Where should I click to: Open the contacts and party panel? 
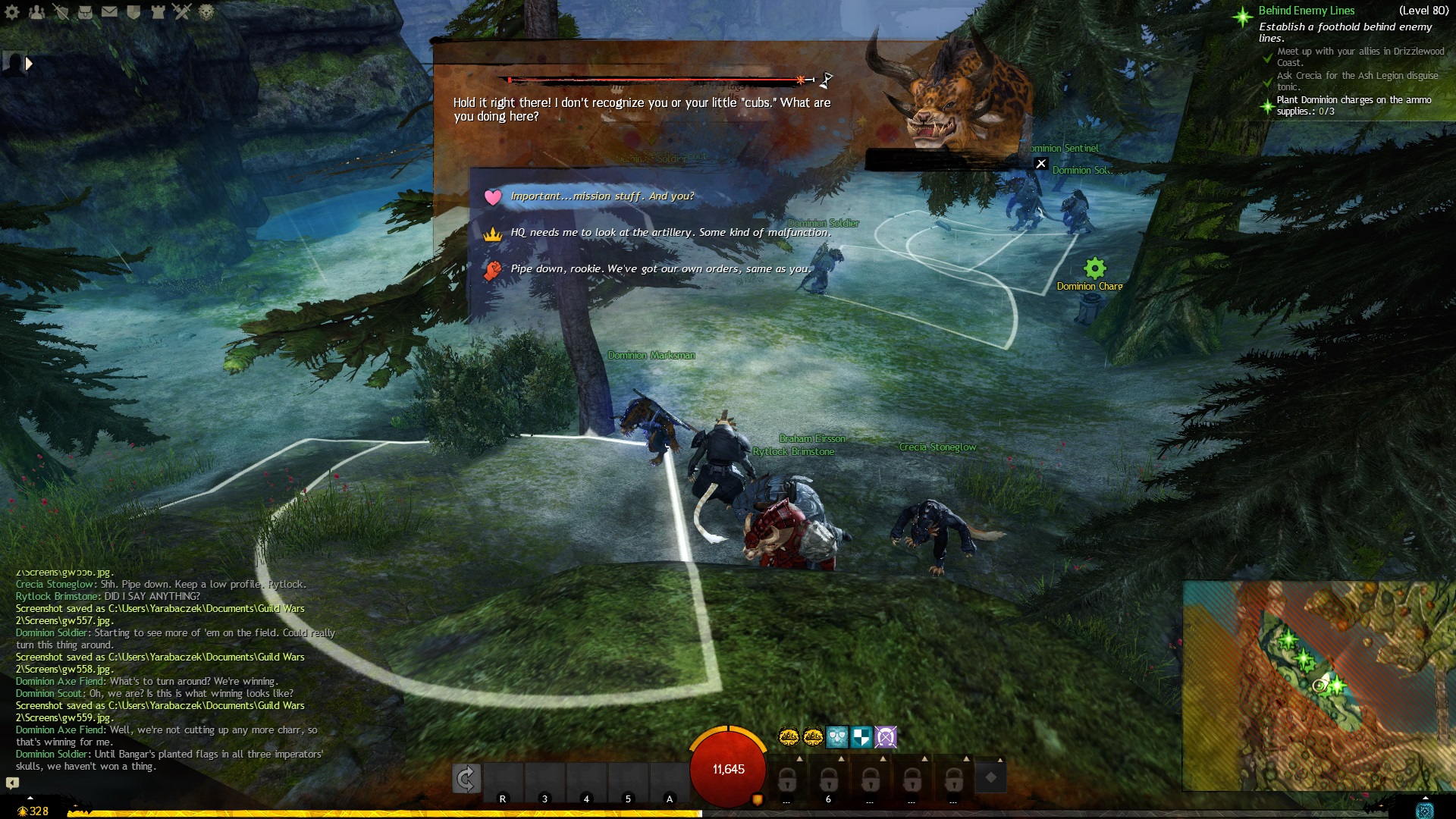tap(36, 12)
